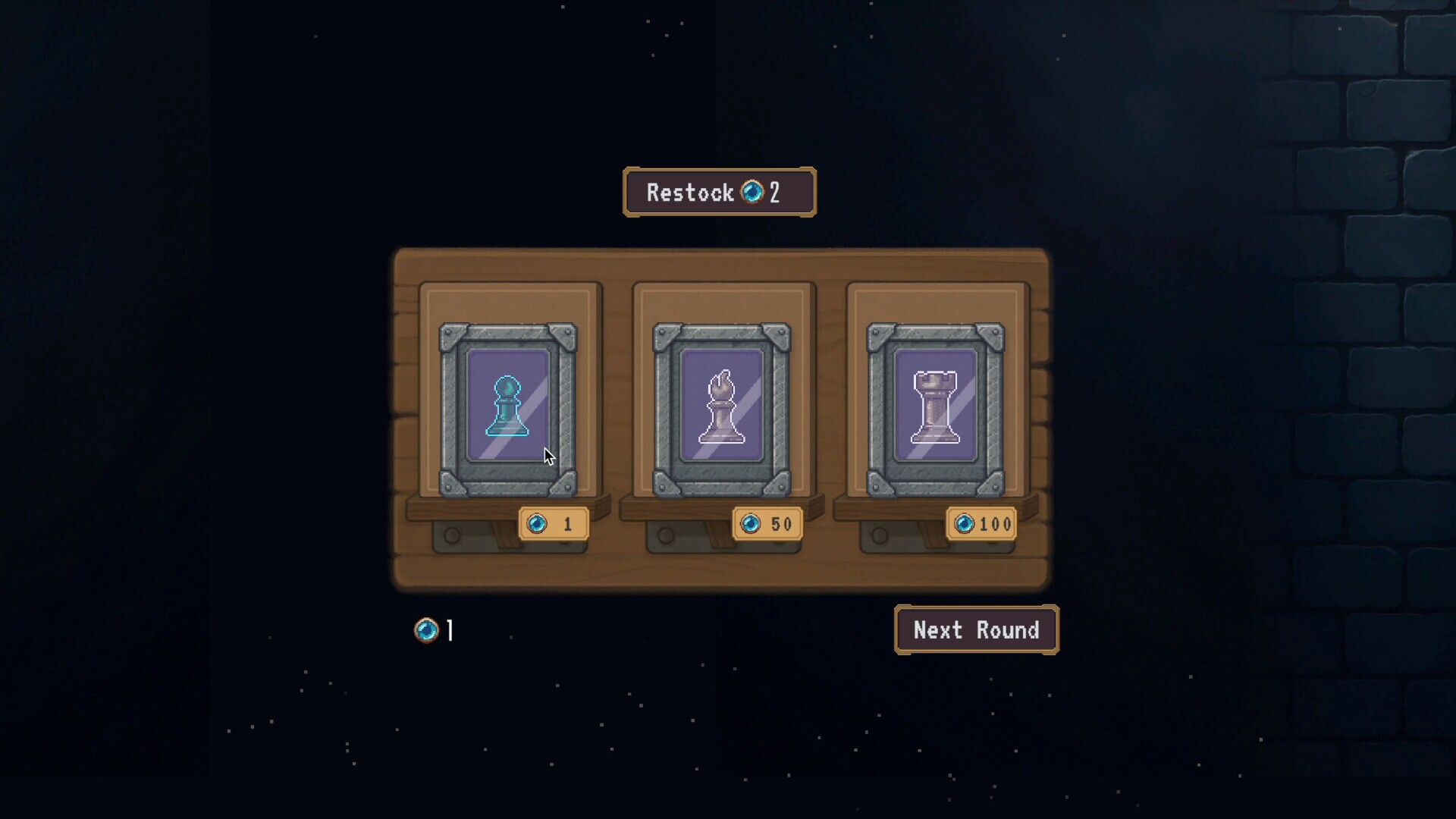Click the gem balance counter showing 1

[436, 629]
